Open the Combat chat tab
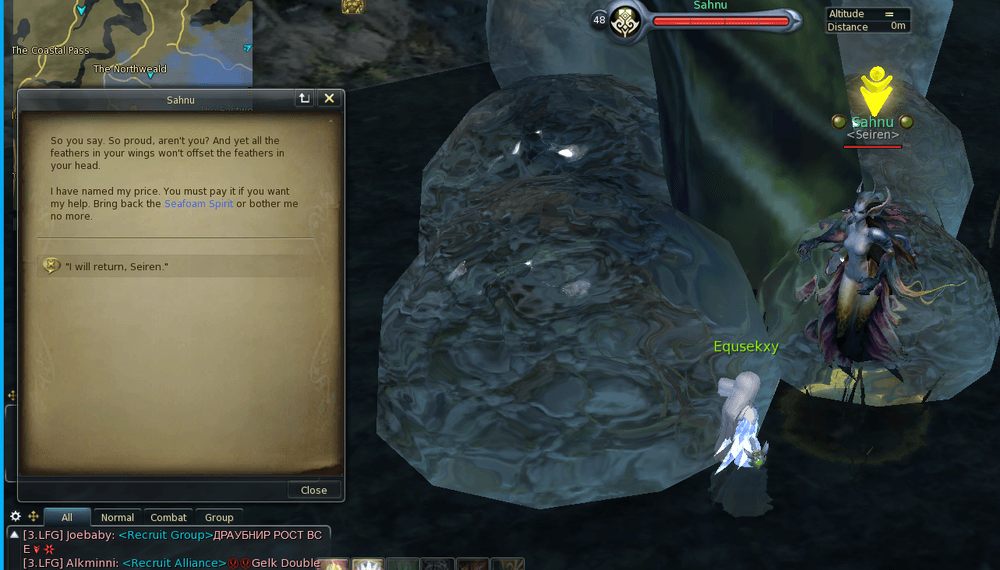The image size is (1000, 570). (x=168, y=517)
